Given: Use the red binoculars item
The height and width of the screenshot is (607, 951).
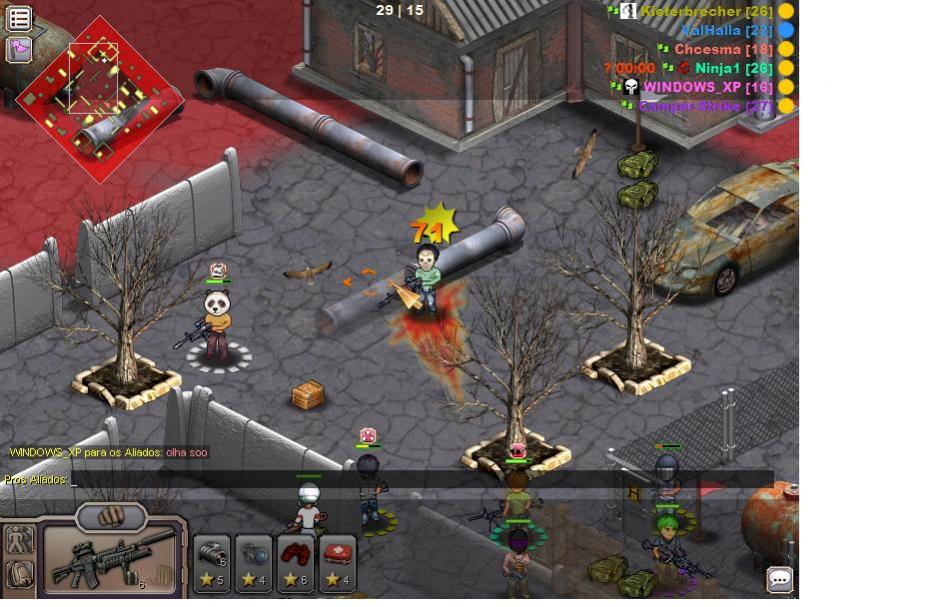Looking at the screenshot, I should (x=296, y=564).
